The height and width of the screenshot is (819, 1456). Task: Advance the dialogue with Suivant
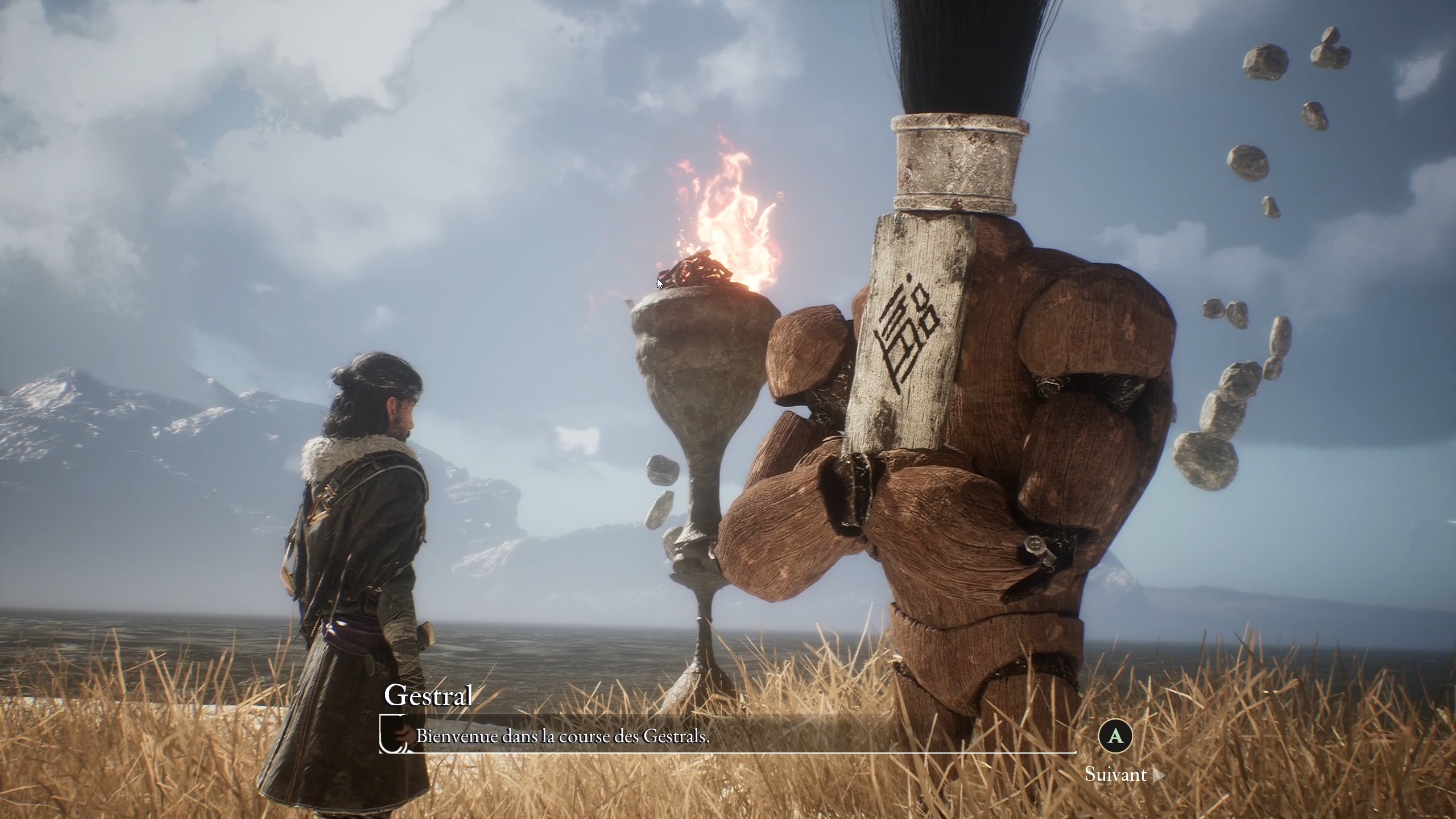pos(1116,775)
